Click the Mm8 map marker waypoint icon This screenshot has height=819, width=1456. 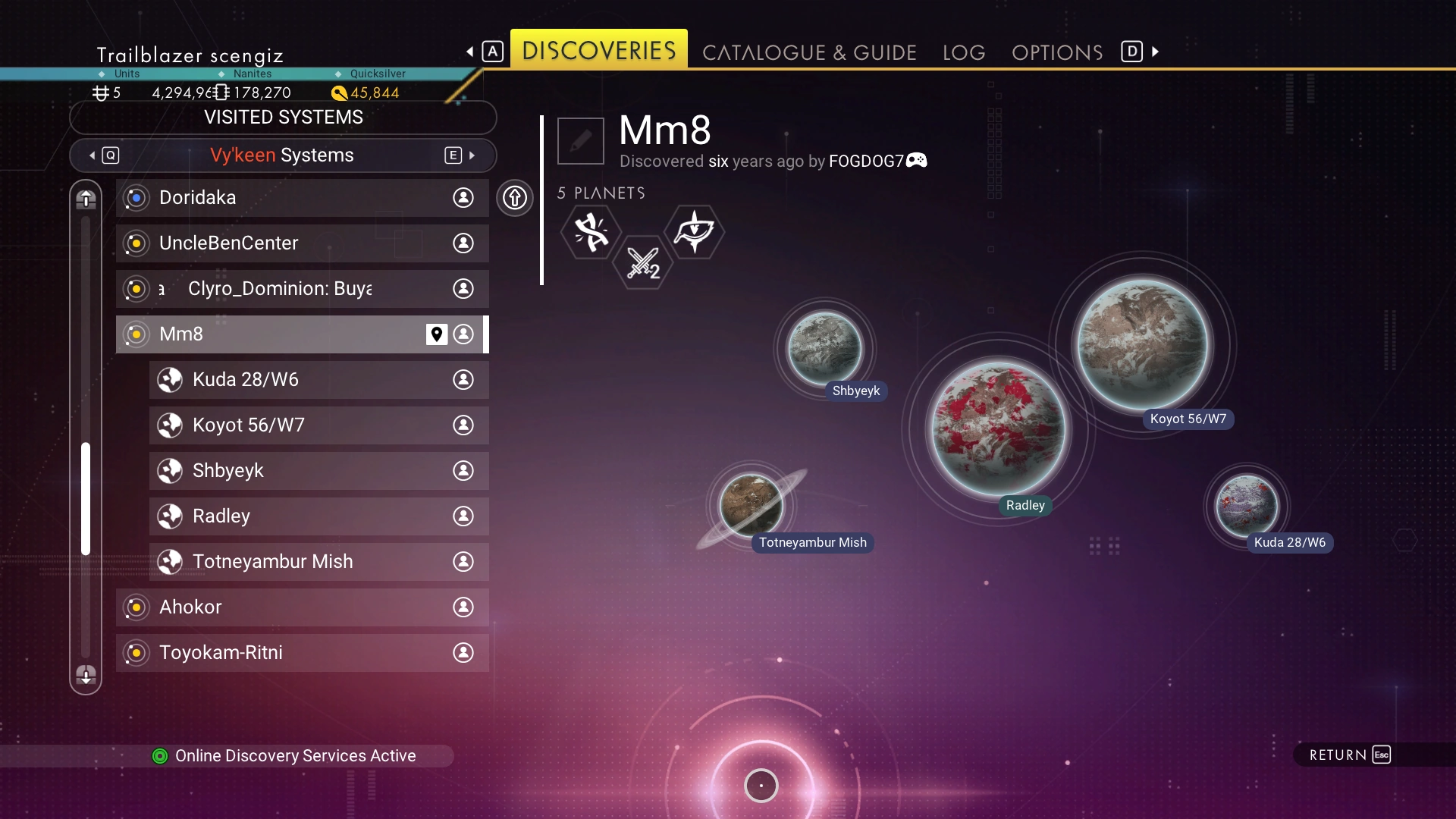(x=436, y=334)
